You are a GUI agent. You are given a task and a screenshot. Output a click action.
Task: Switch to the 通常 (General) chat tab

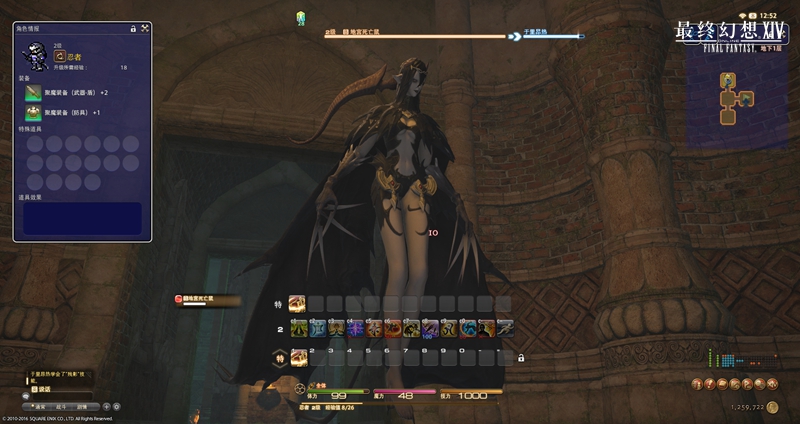tap(38, 407)
